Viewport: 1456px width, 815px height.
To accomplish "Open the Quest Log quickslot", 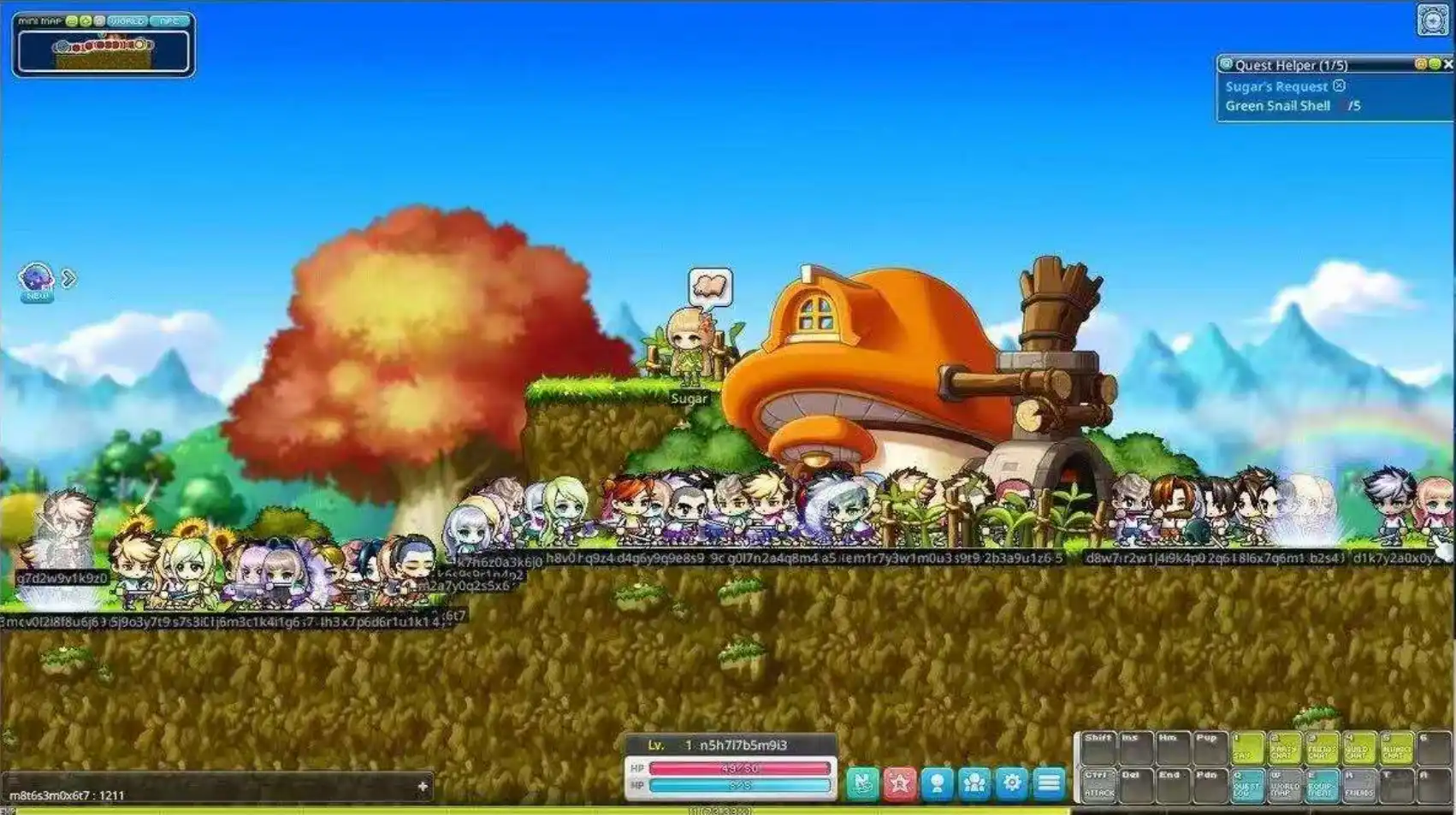I will [1247, 788].
